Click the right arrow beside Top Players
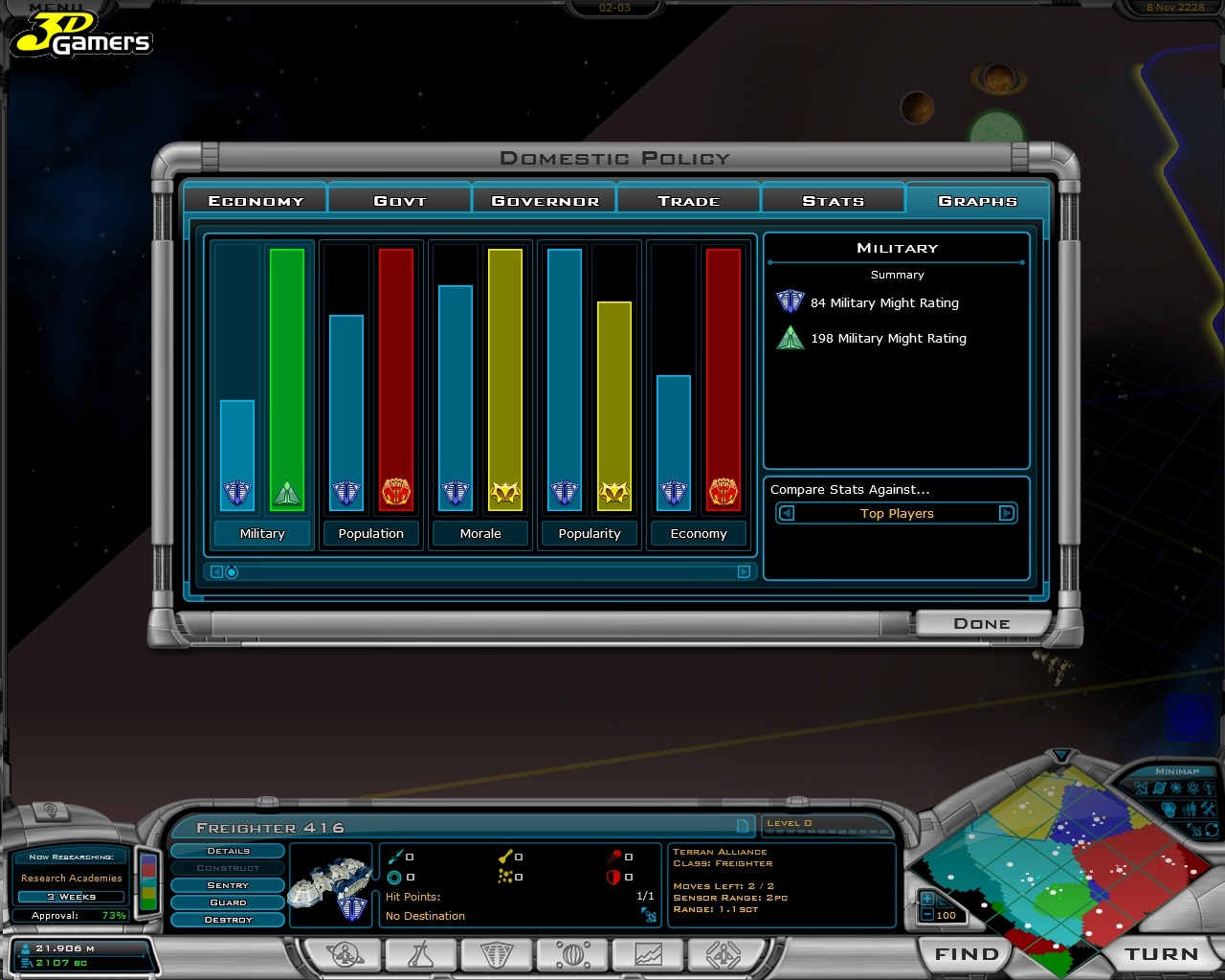The width and height of the screenshot is (1225, 980). (x=1007, y=513)
